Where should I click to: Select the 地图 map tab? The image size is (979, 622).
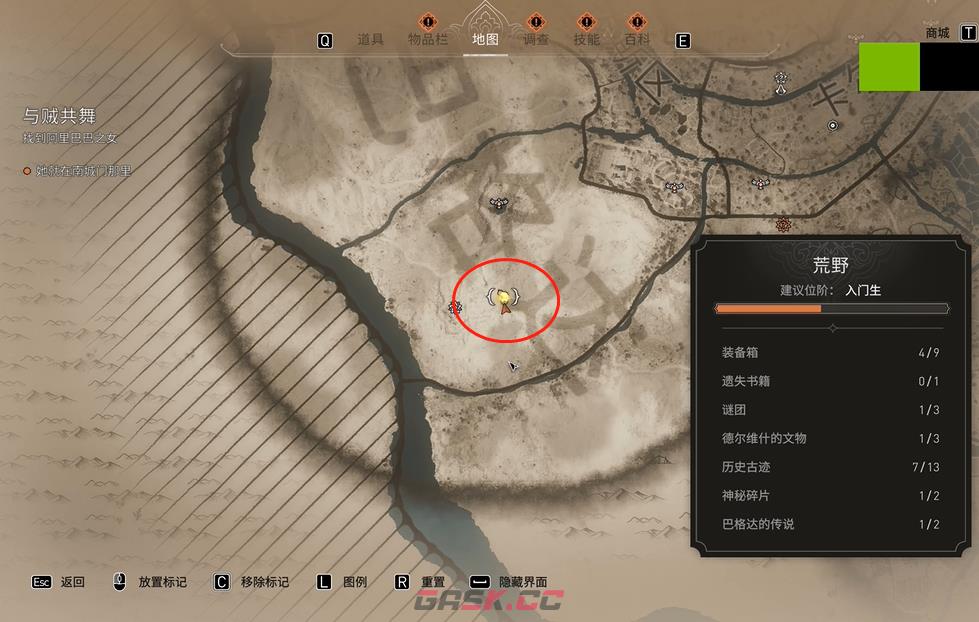pyautogui.click(x=485, y=40)
